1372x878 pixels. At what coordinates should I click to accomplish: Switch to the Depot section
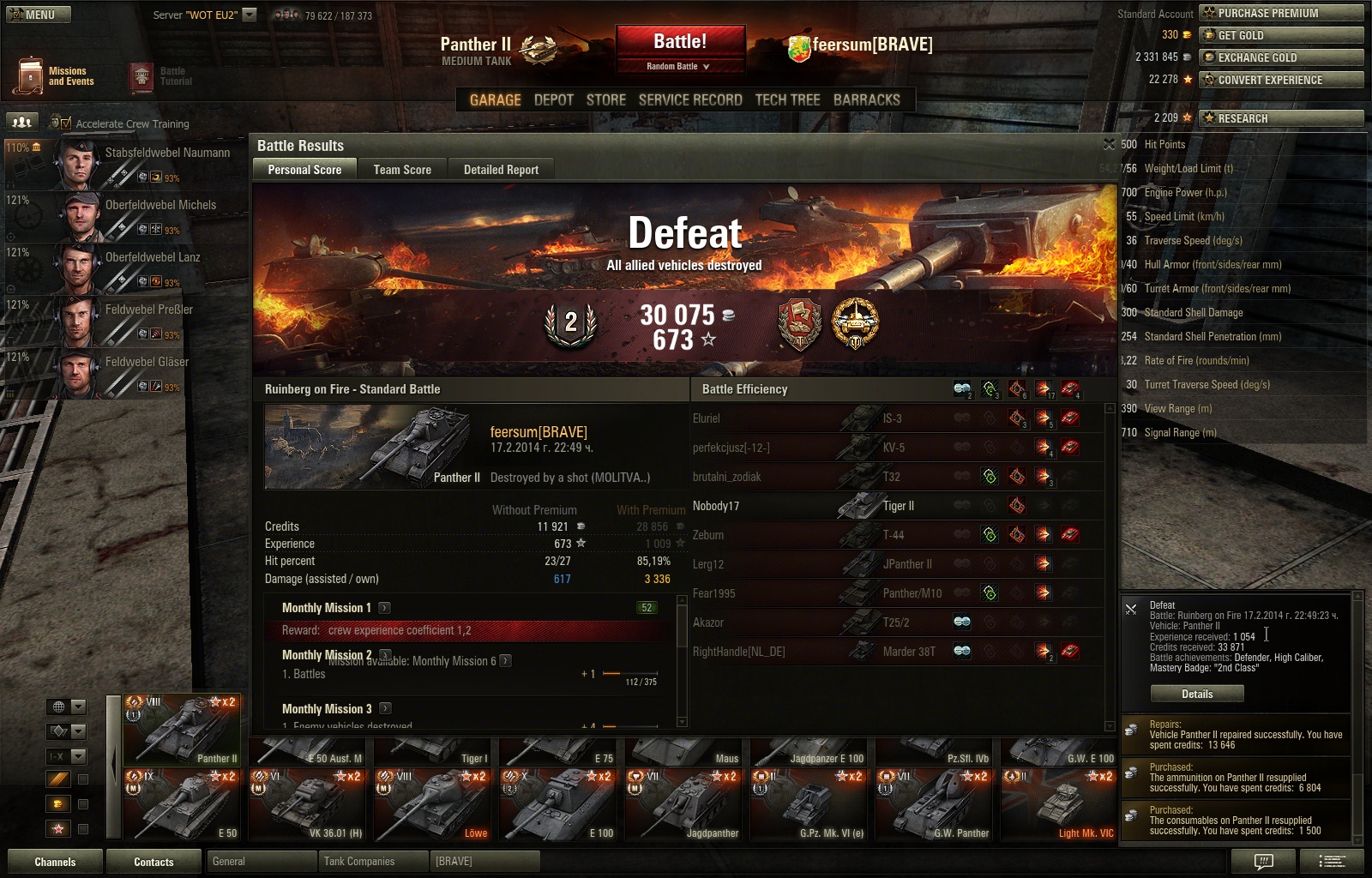point(553,100)
